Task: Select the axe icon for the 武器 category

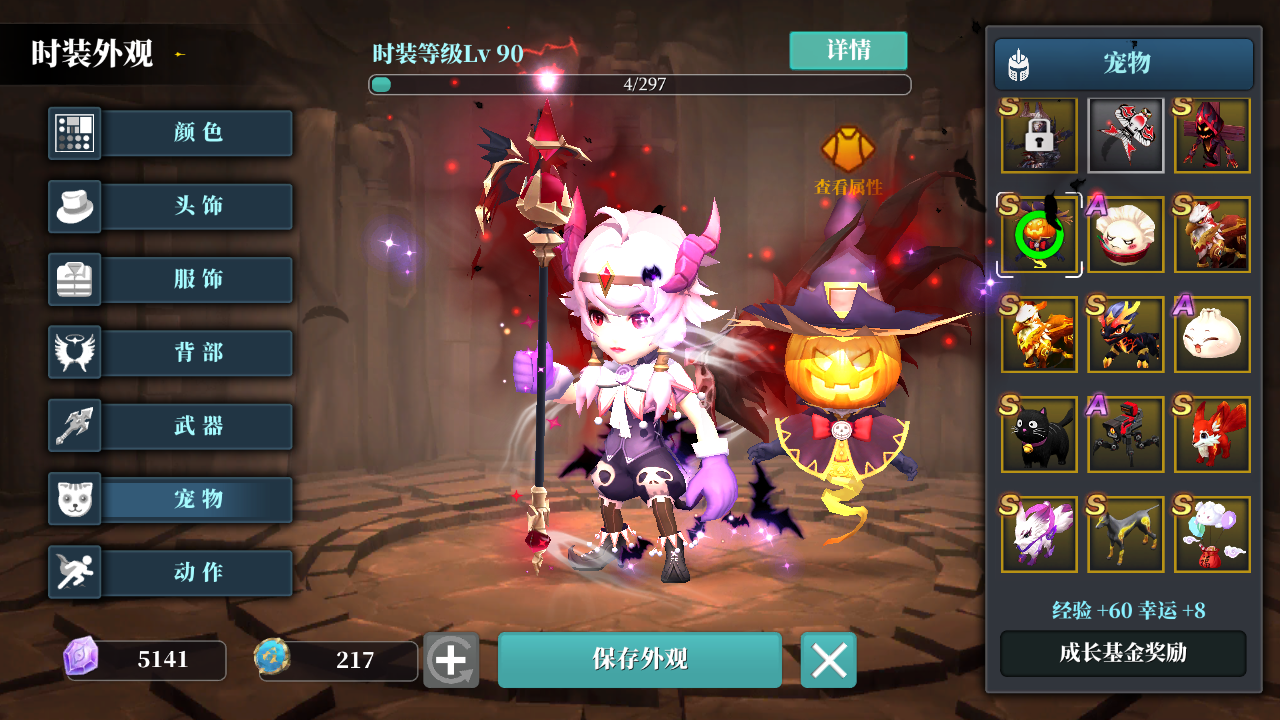Action: click(x=73, y=425)
